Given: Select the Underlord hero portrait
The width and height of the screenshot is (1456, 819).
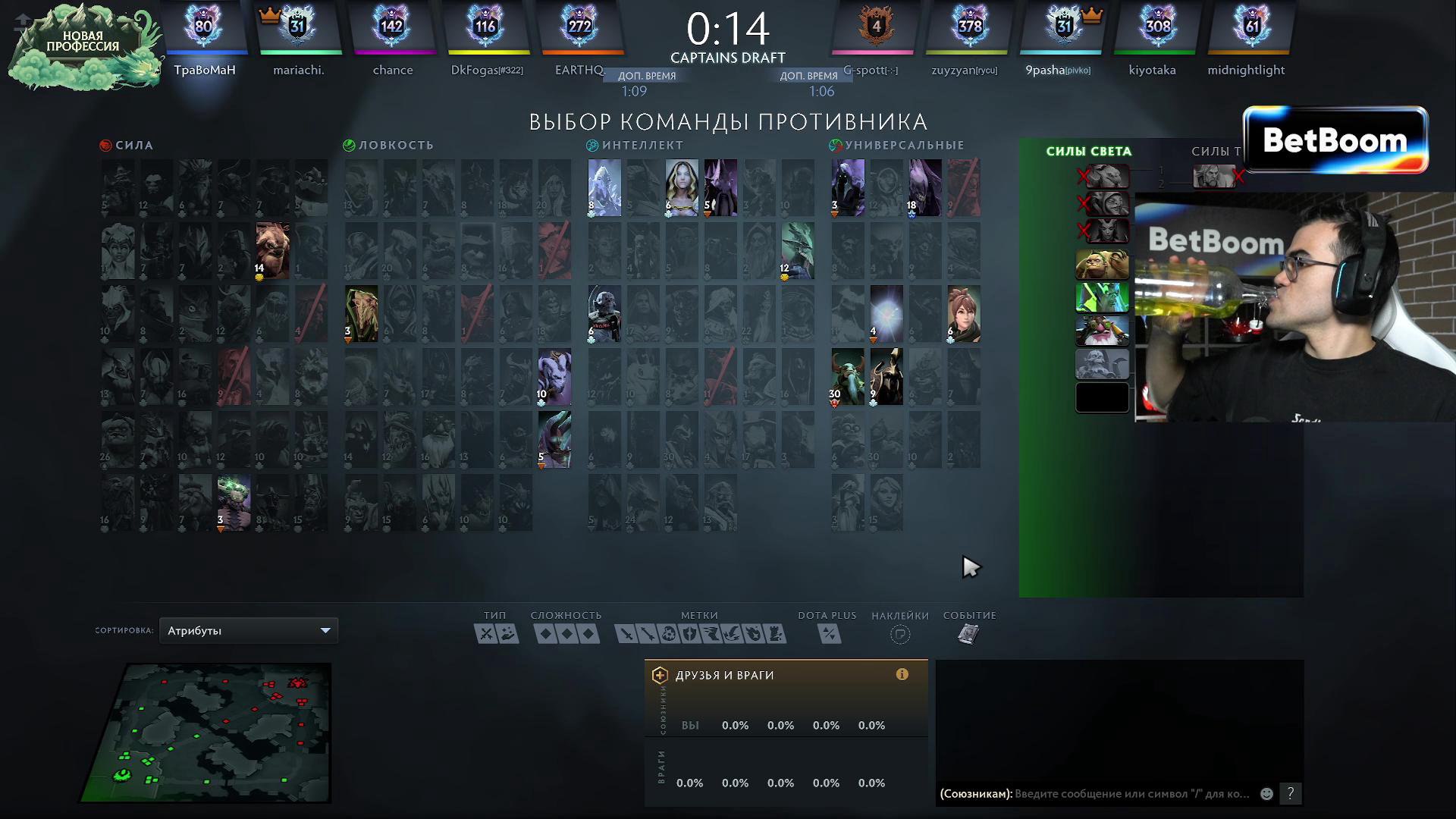Looking at the screenshot, I should tap(234, 502).
